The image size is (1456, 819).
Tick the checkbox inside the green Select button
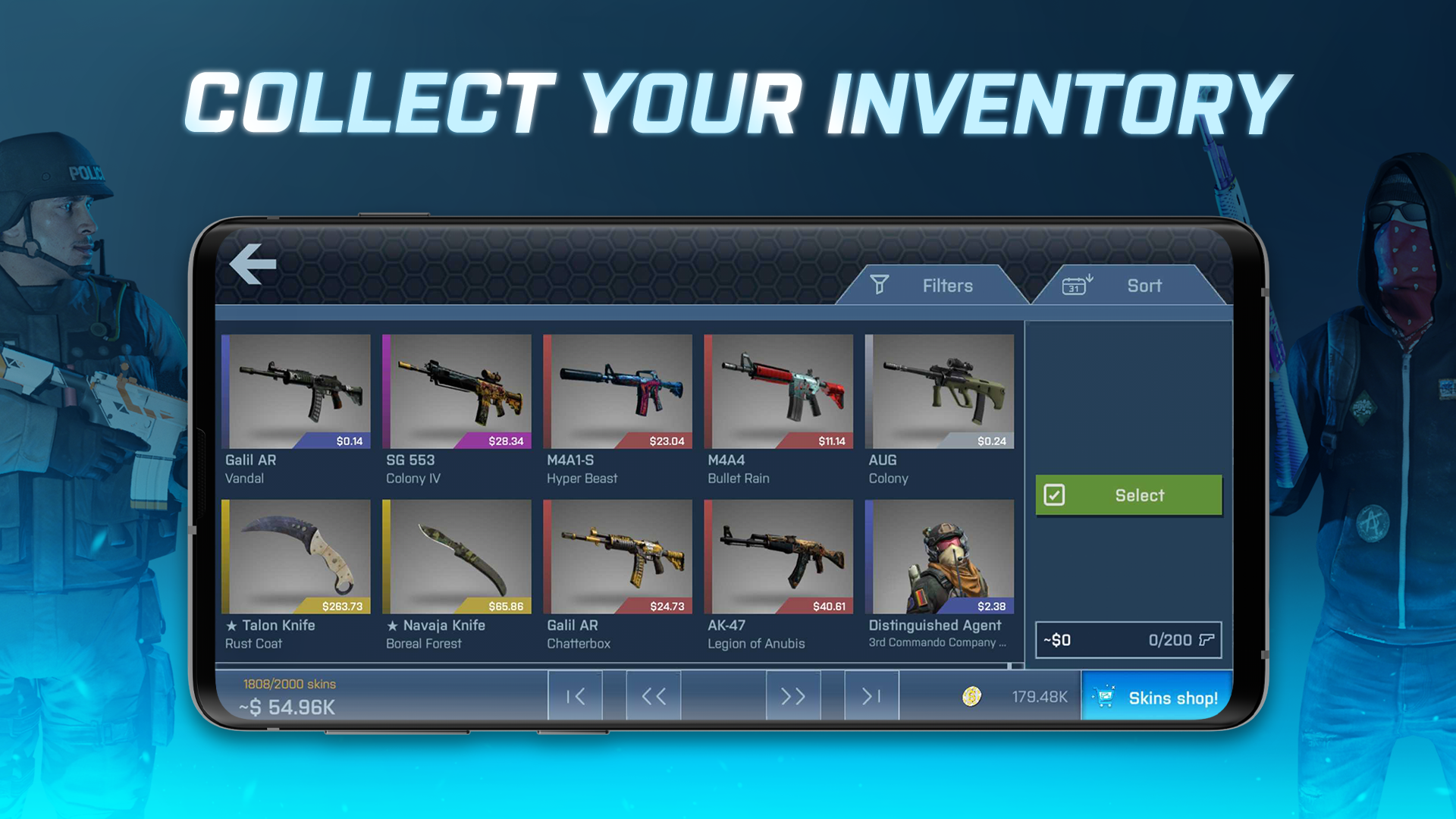coord(1055,494)
